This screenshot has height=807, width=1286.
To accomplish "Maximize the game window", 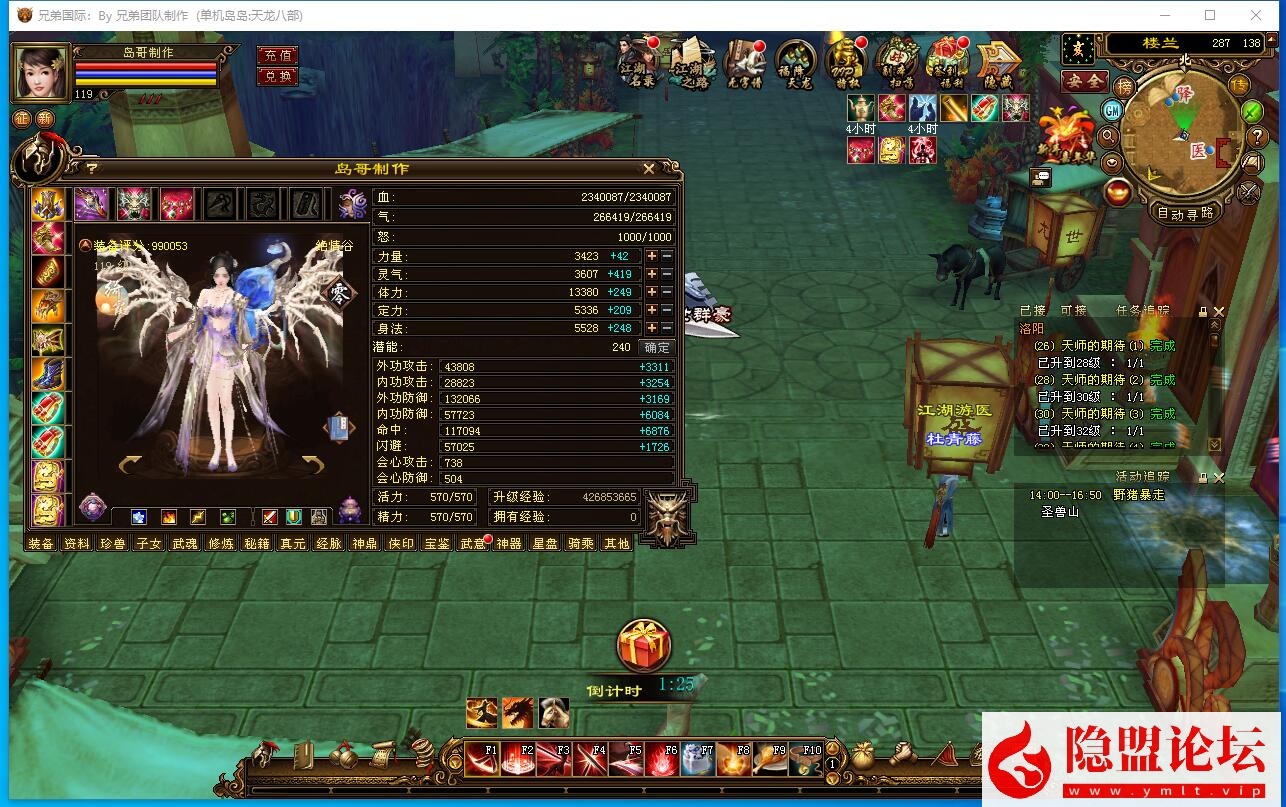I will (1210, 15).
